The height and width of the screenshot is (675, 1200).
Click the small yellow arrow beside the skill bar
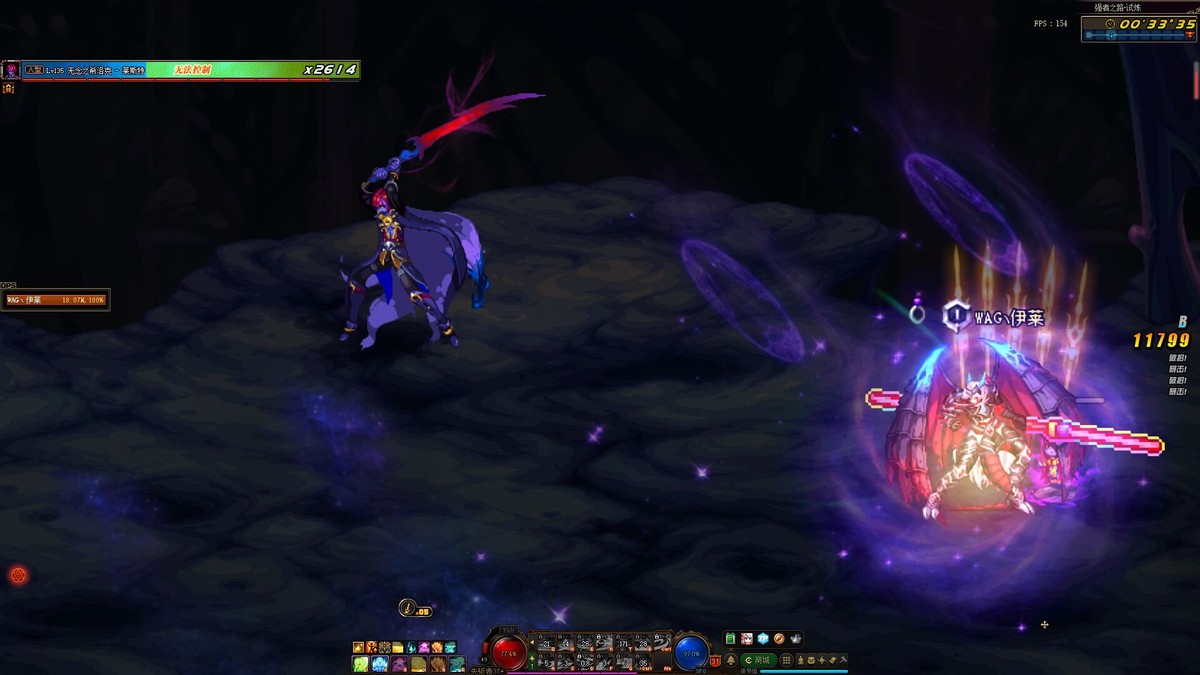(x=532, y=643)
